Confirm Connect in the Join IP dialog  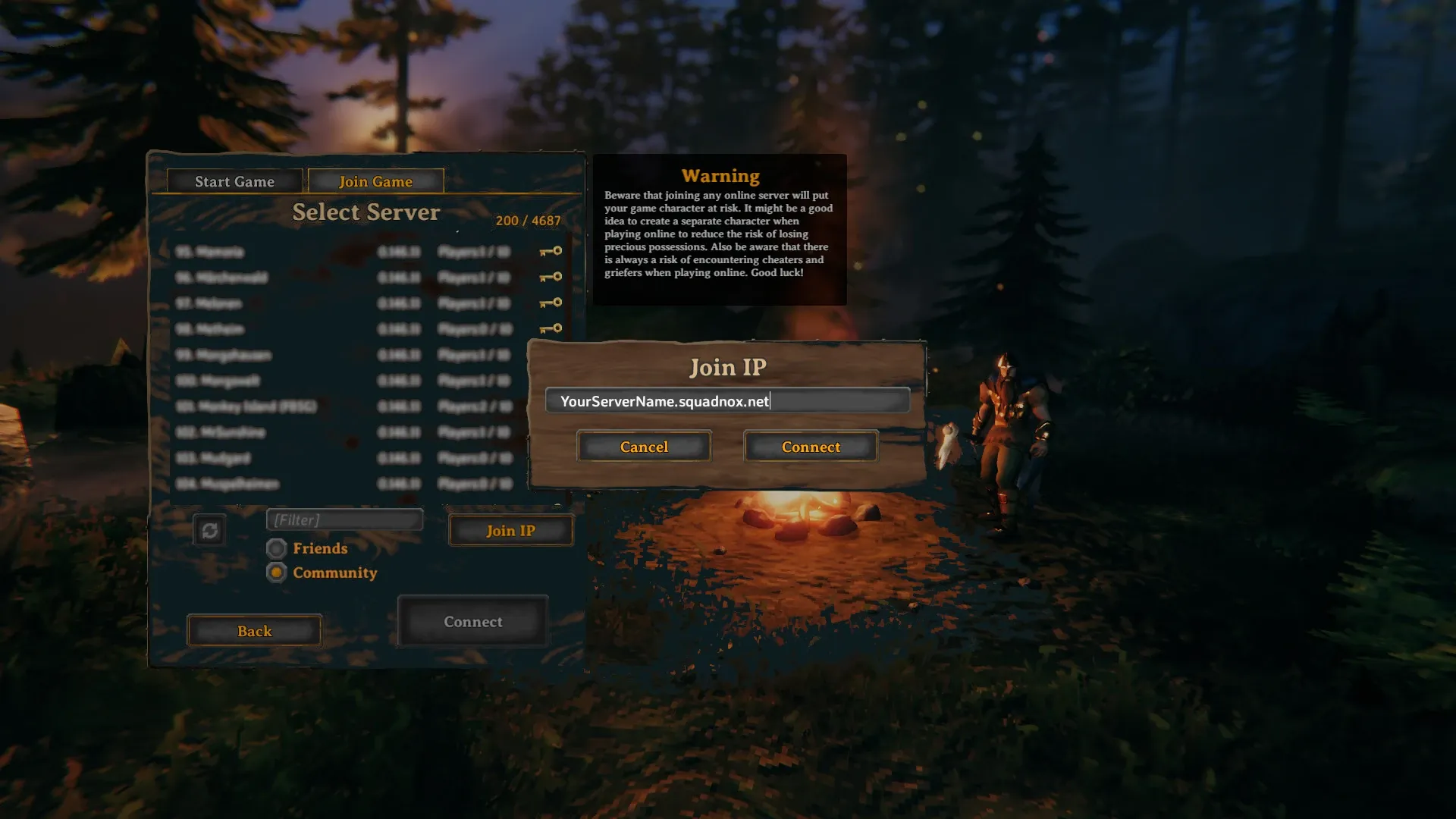[811, 447]
